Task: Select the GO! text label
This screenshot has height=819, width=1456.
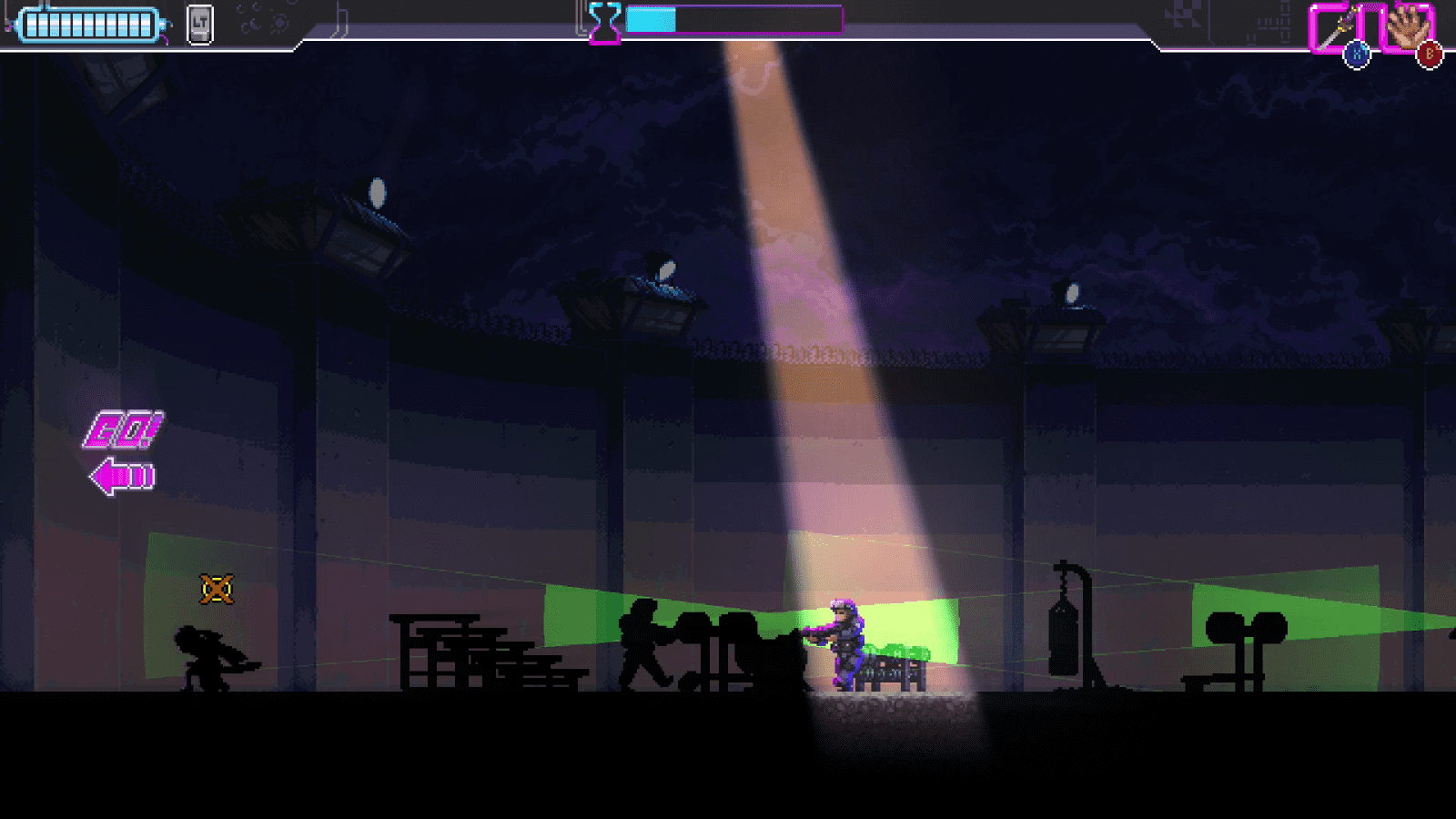Action: click(x=121, y=430)
